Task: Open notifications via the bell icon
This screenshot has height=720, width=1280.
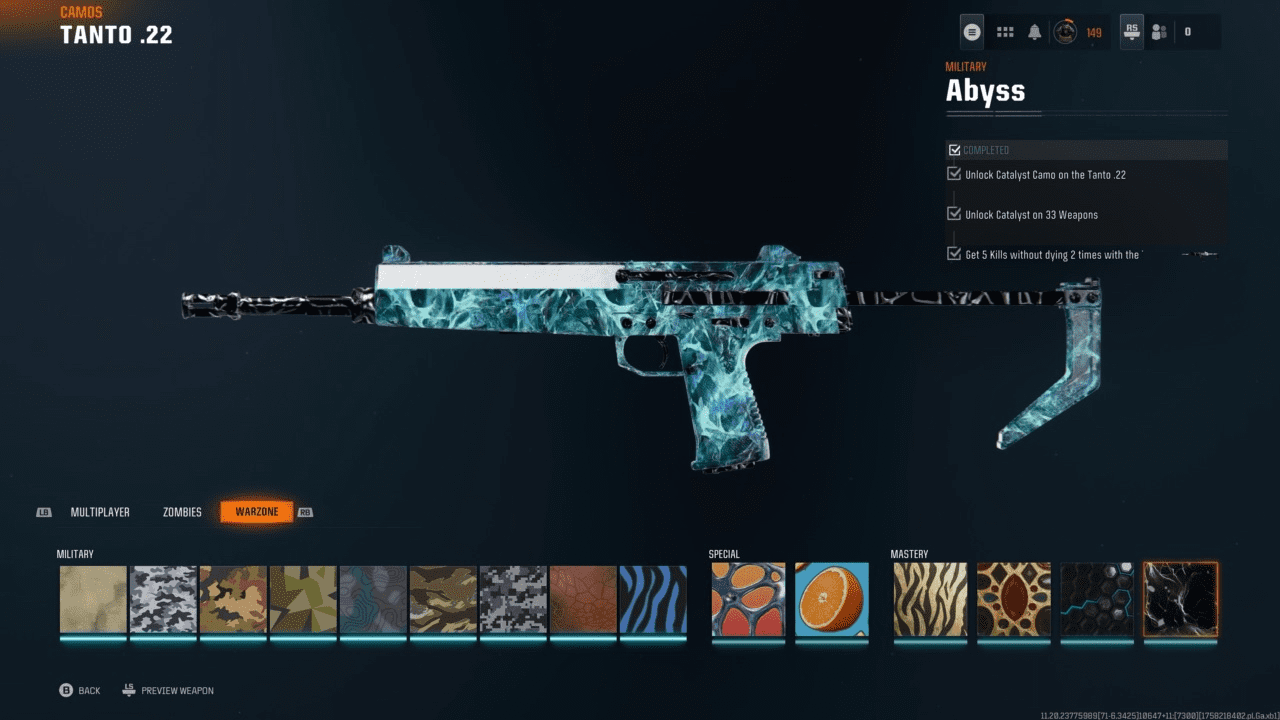Action: click(1032, 31)
